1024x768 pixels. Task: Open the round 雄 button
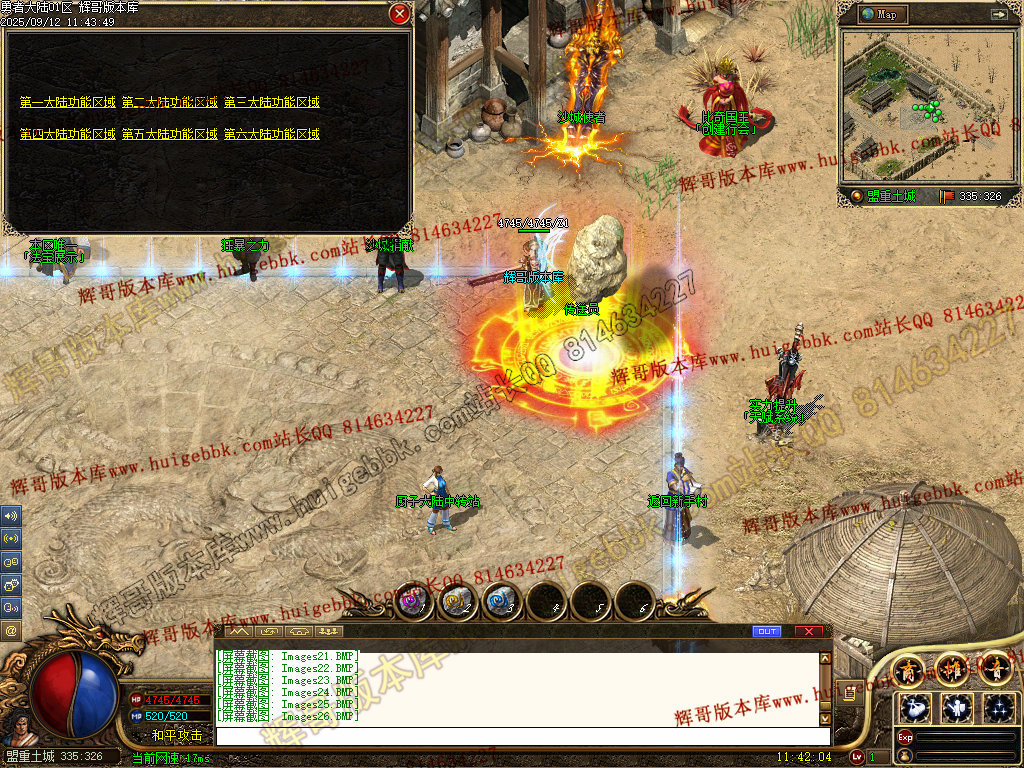[x=951, y=668]
